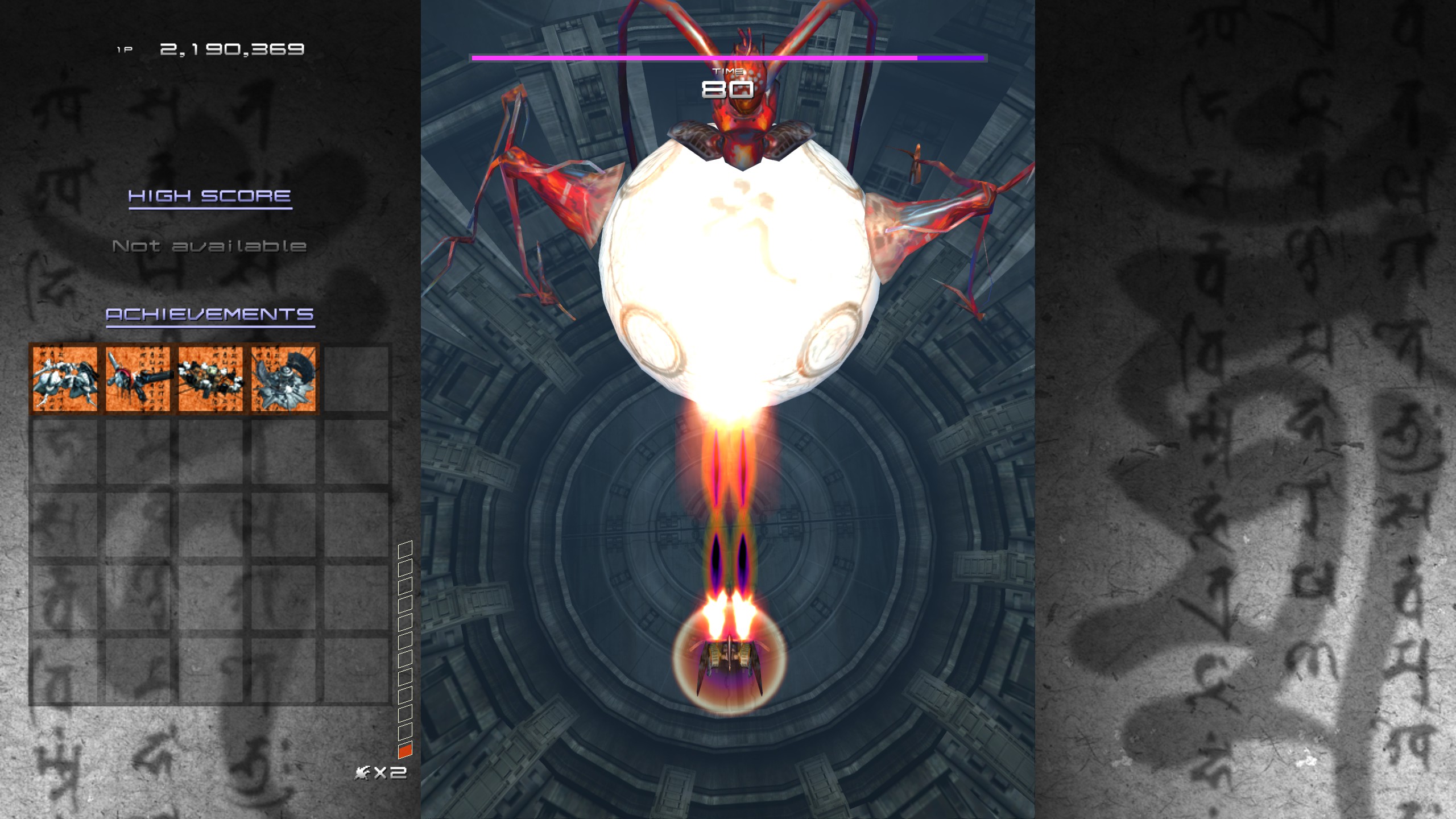1456x819 pixels.
Task: Select the fourth achievement showing the disc boss
Action: pos(283,380)
